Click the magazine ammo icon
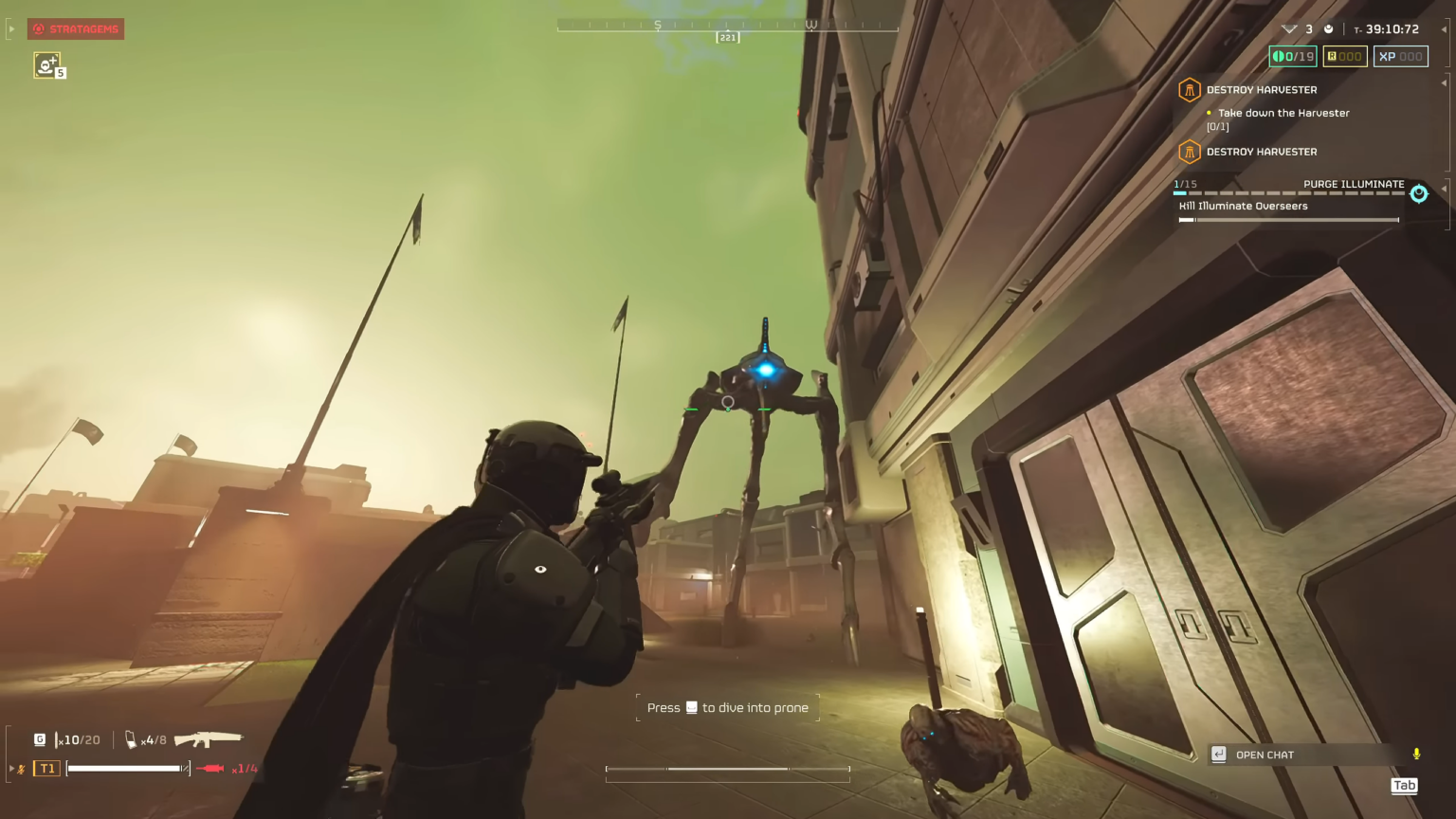This screenshot has height=819, width=1456. [x=131, y=739]
